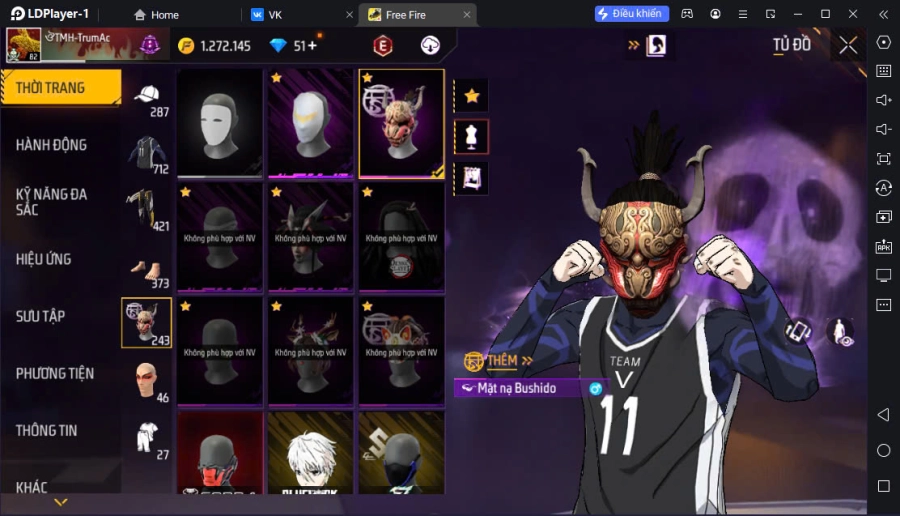Switch to the Thông Tin category

click(x=47, y=431)
